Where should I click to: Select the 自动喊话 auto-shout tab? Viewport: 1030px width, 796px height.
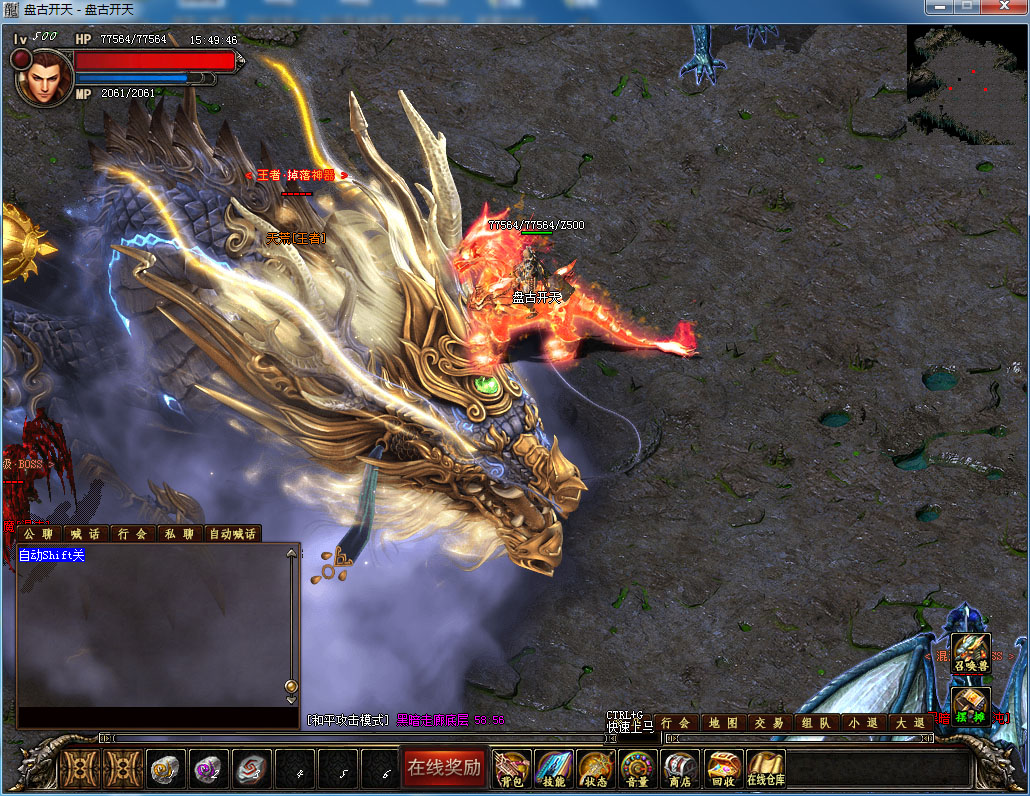coord(232,534)
